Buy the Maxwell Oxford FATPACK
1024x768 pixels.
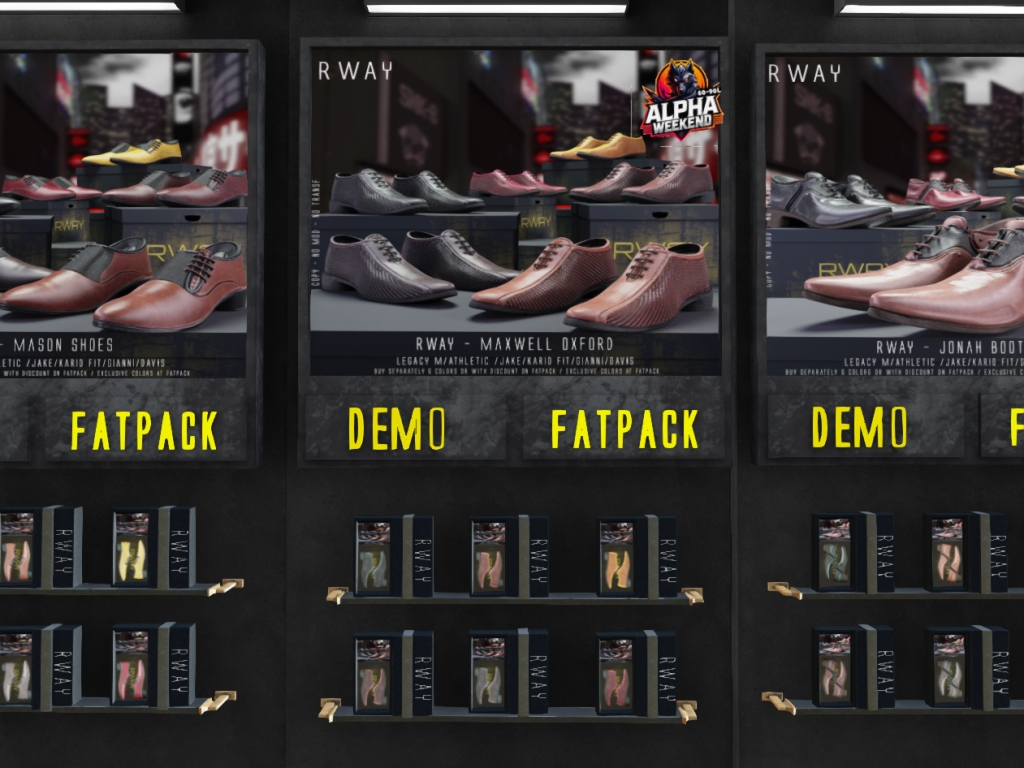(624, 428)
